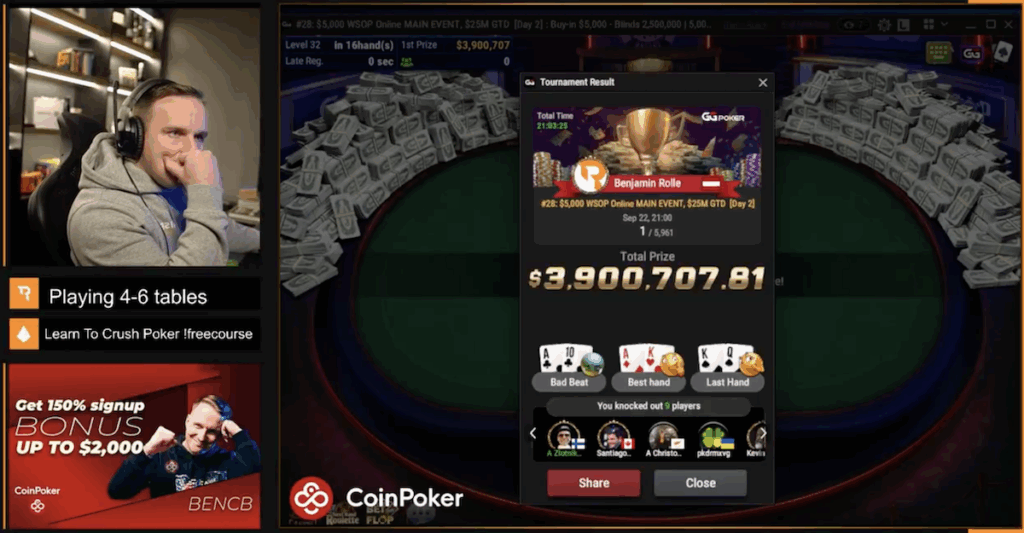Screen dimensions: 1024x533
Task: Share the tournament result
Action: (x=593, y=483)
